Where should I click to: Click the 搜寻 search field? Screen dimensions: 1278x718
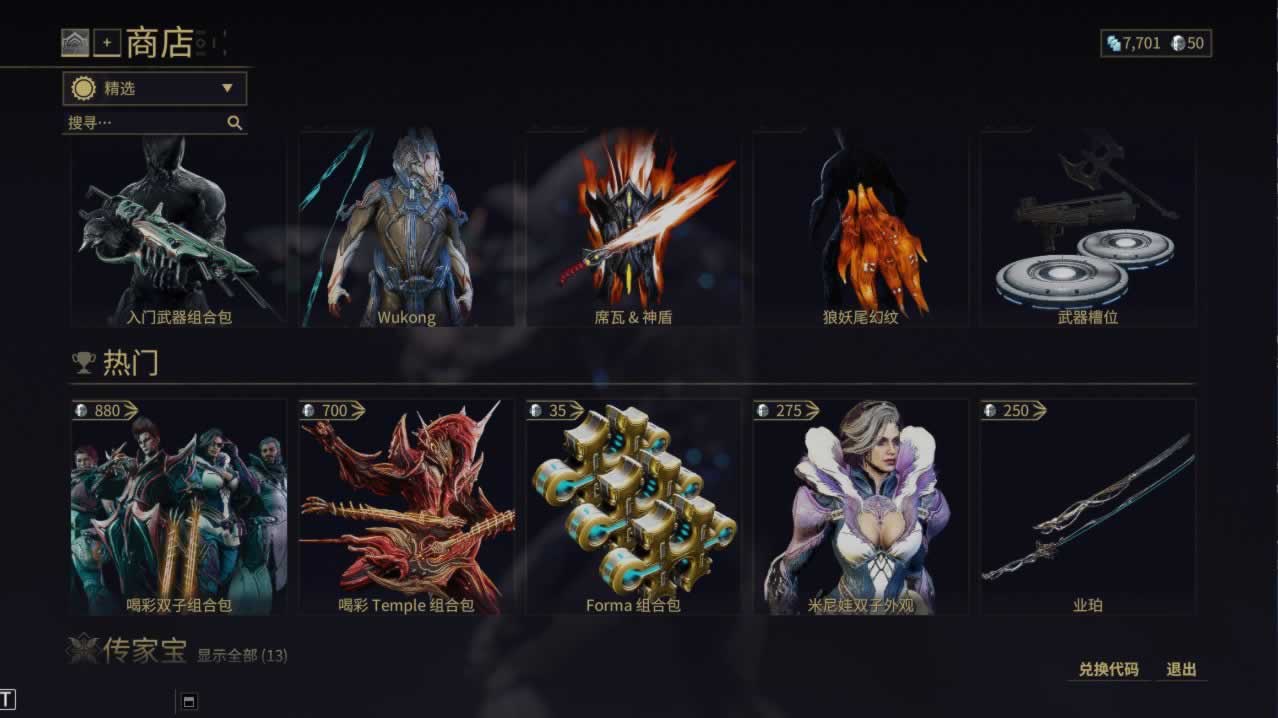[x=145, y=123]
